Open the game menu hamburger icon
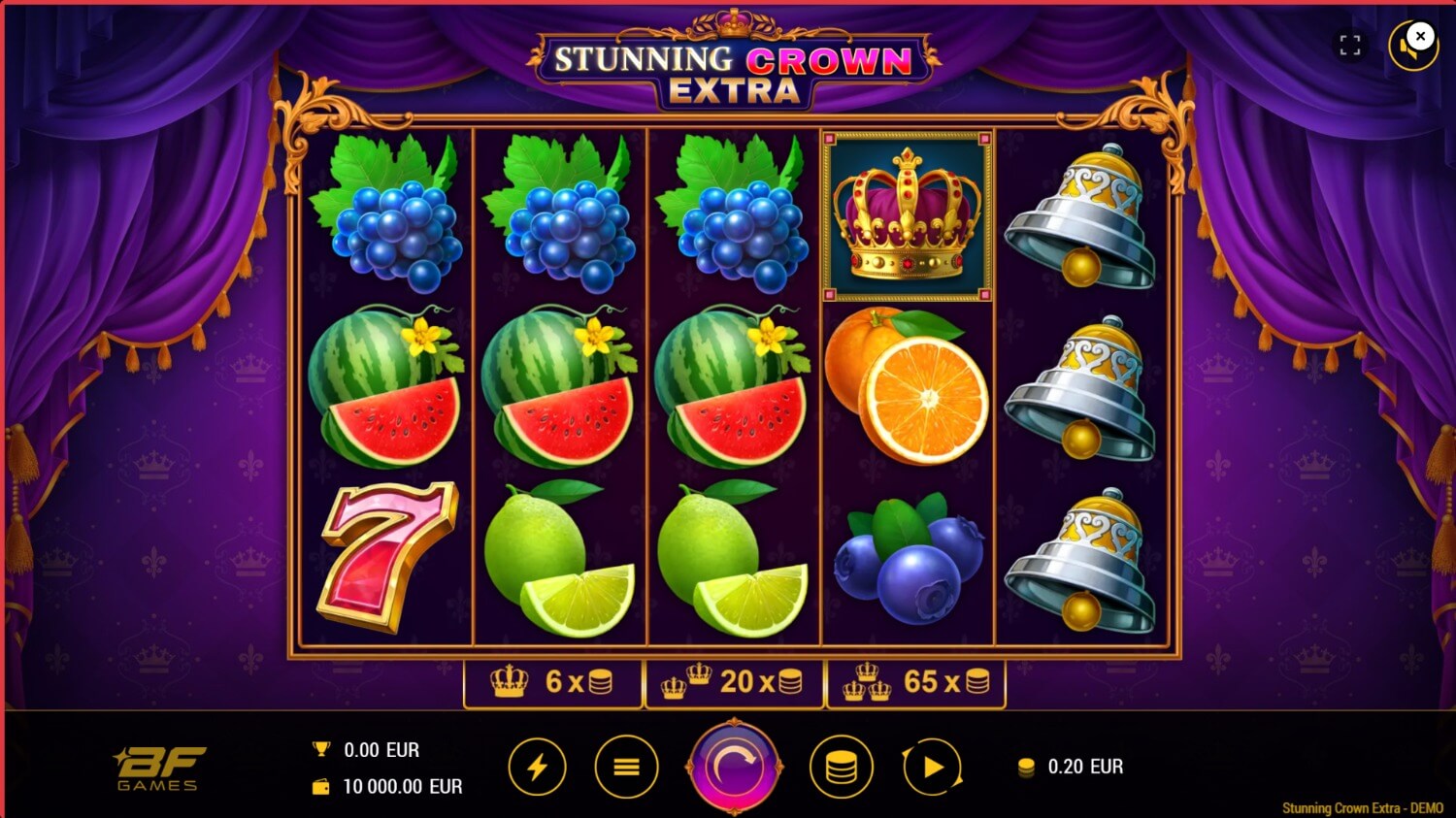 626,766
